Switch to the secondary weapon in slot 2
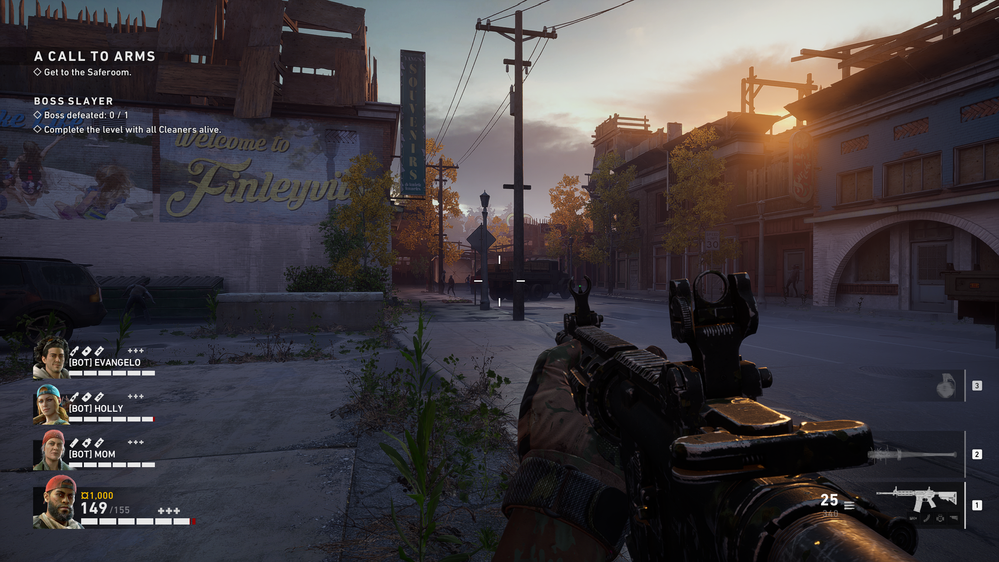 pyautogui.click(x=914, y=455)
